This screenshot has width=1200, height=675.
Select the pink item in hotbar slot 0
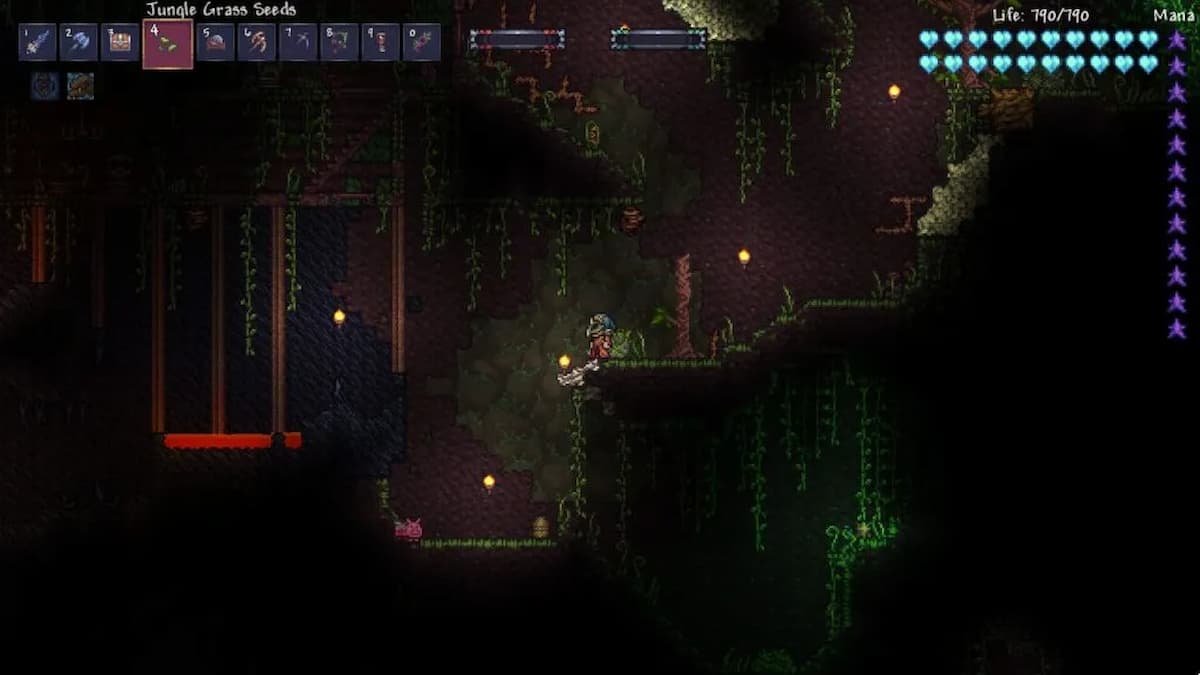pyautogui.click(x=421, y=43)
